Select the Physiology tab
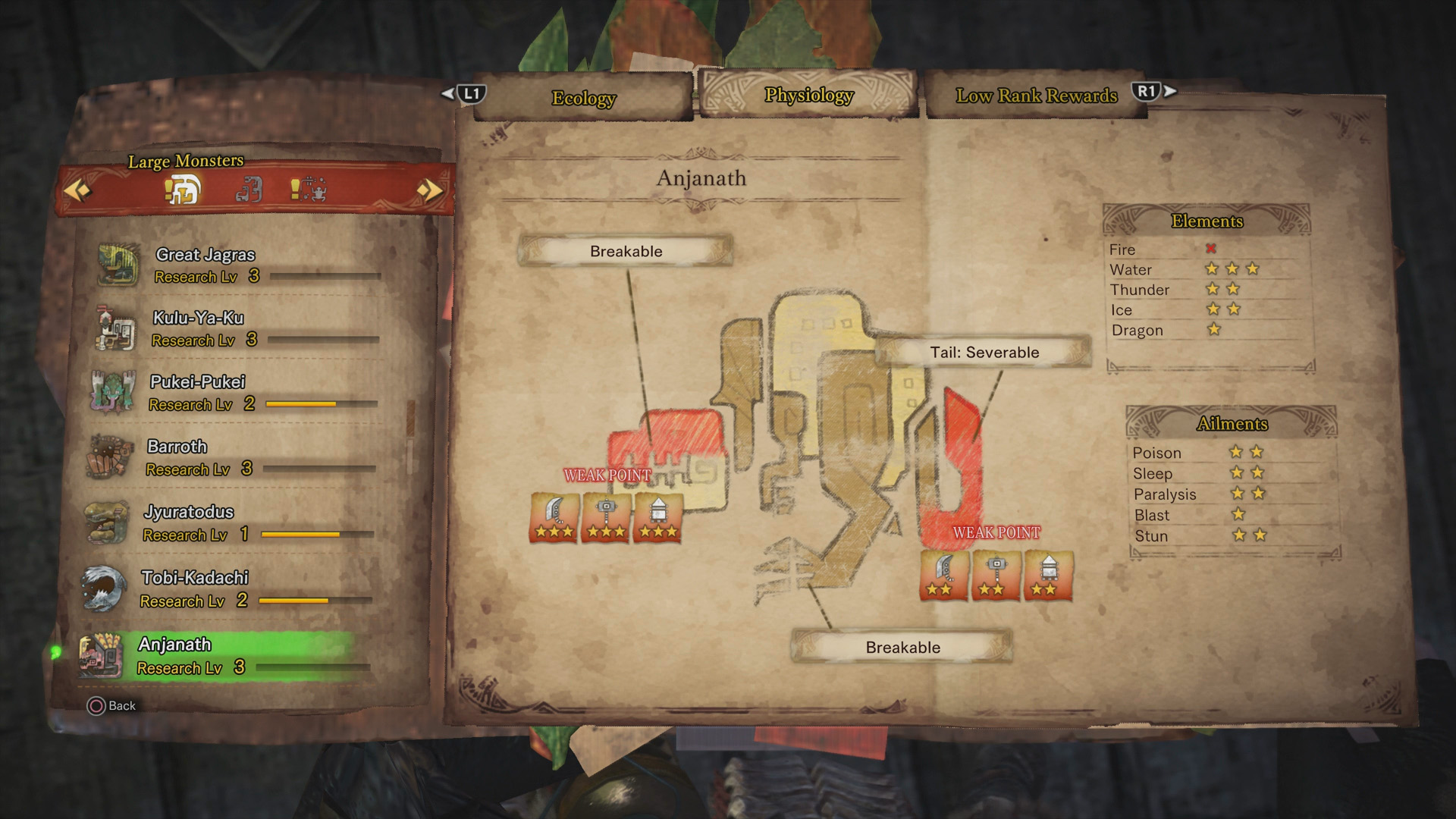The image size is (1456, 819). click(808, 96)
